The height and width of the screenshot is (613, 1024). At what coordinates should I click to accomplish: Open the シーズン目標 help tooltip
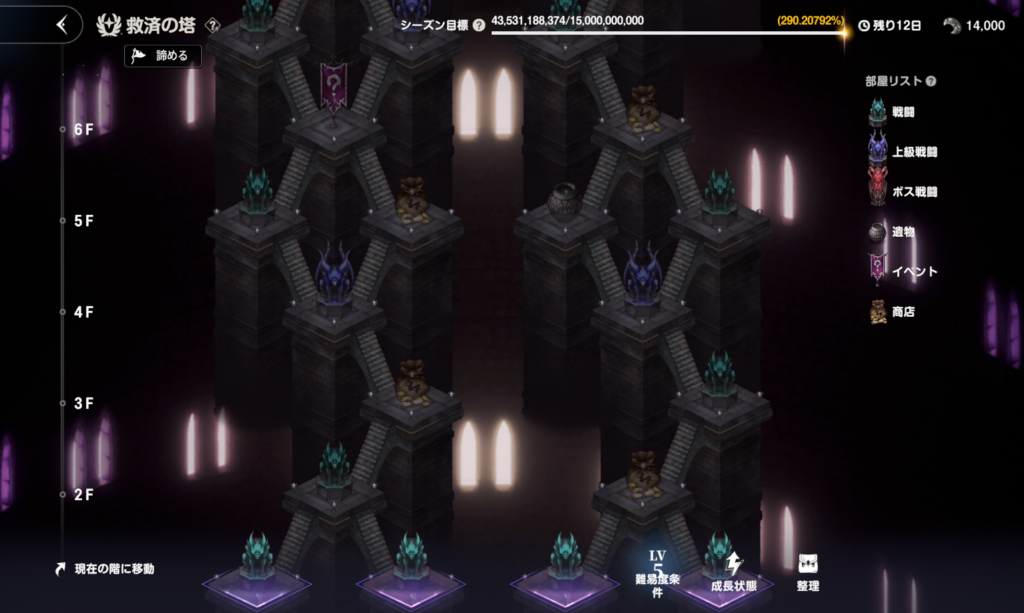pyautogui.click(x=479, y=25)
